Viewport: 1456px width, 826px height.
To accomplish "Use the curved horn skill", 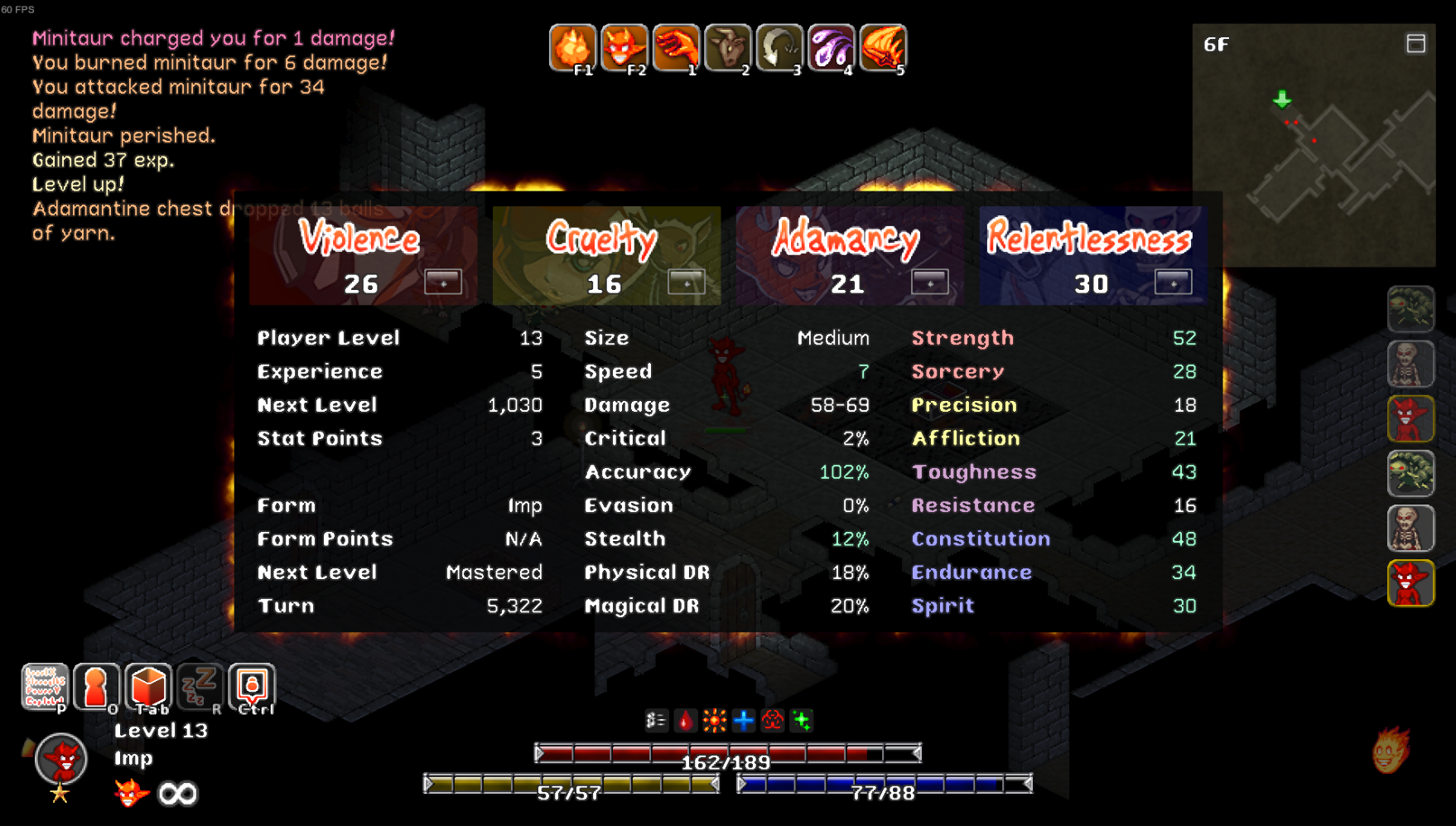I will click(779, 48).
